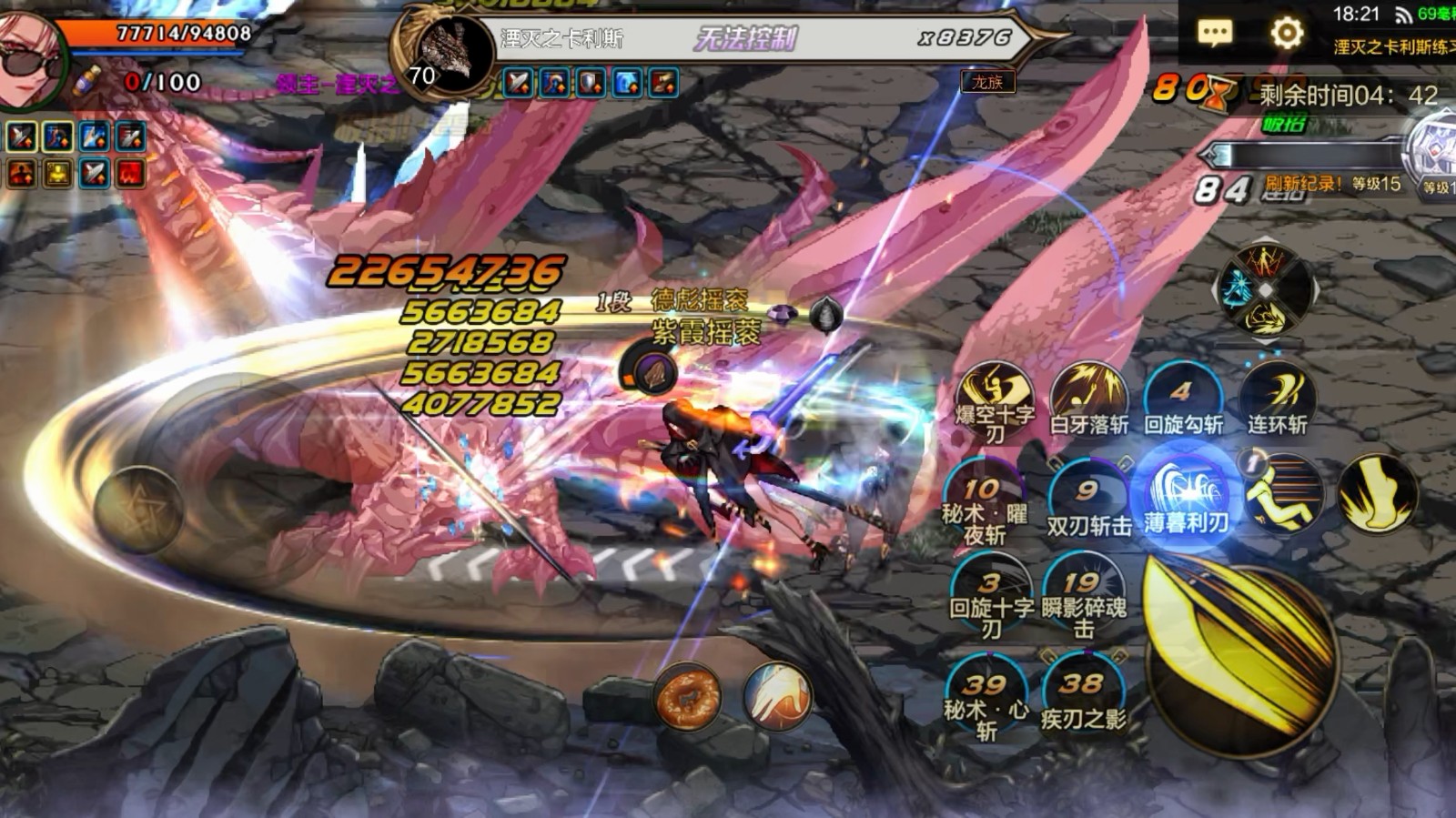Hit the large yellow basic attack button
Screen dimensions: 1456x818
pyautogui.click(x=1241, y=657)
